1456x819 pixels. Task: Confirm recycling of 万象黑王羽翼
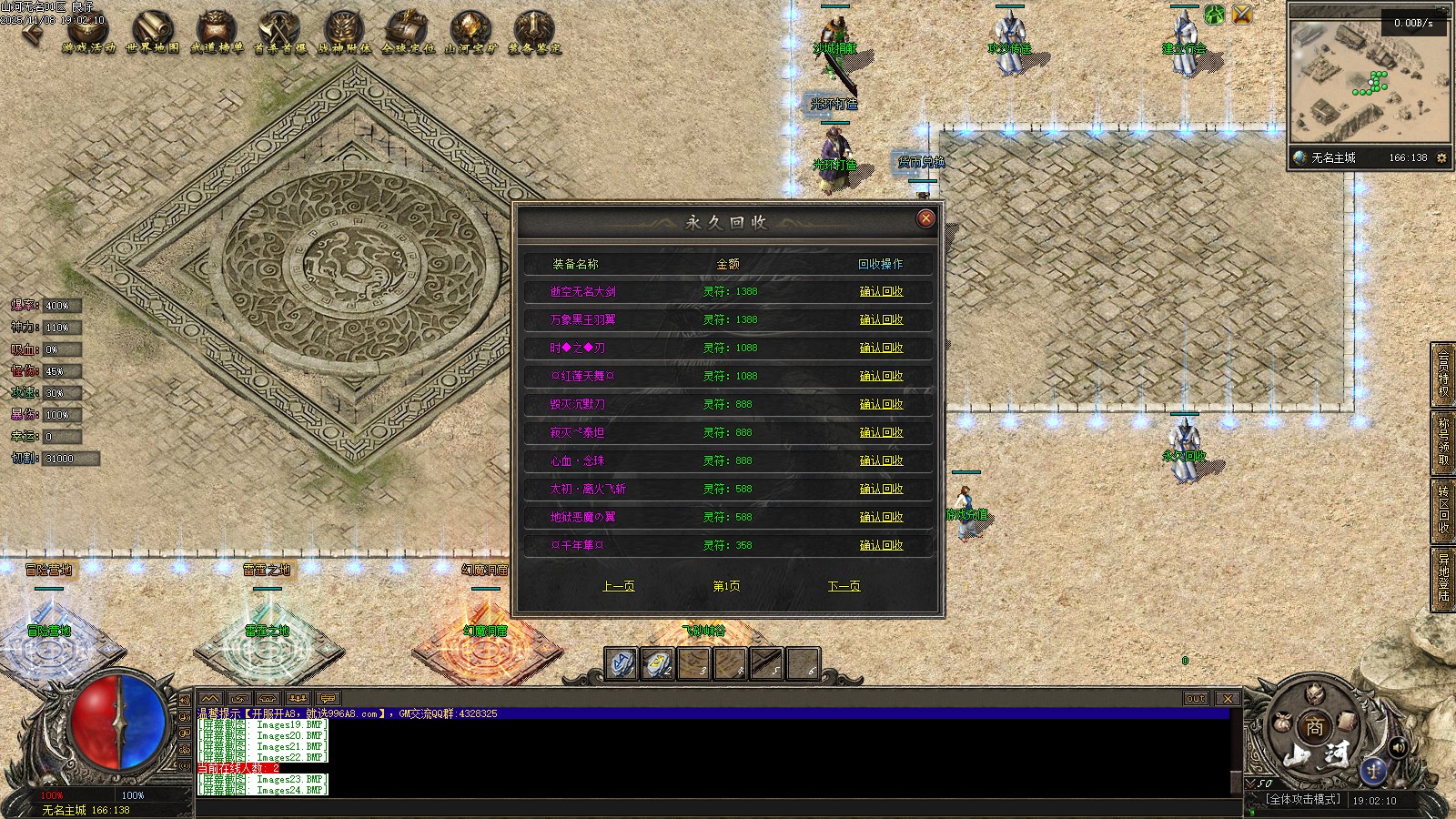[x=881, y=320]
